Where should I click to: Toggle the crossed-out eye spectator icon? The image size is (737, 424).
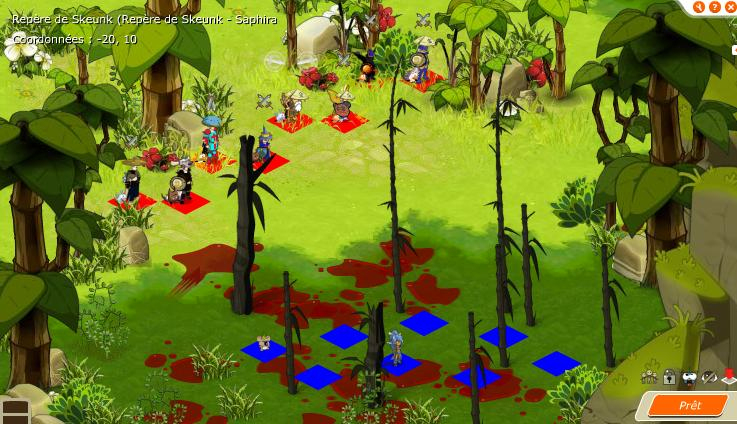(709, 377)
